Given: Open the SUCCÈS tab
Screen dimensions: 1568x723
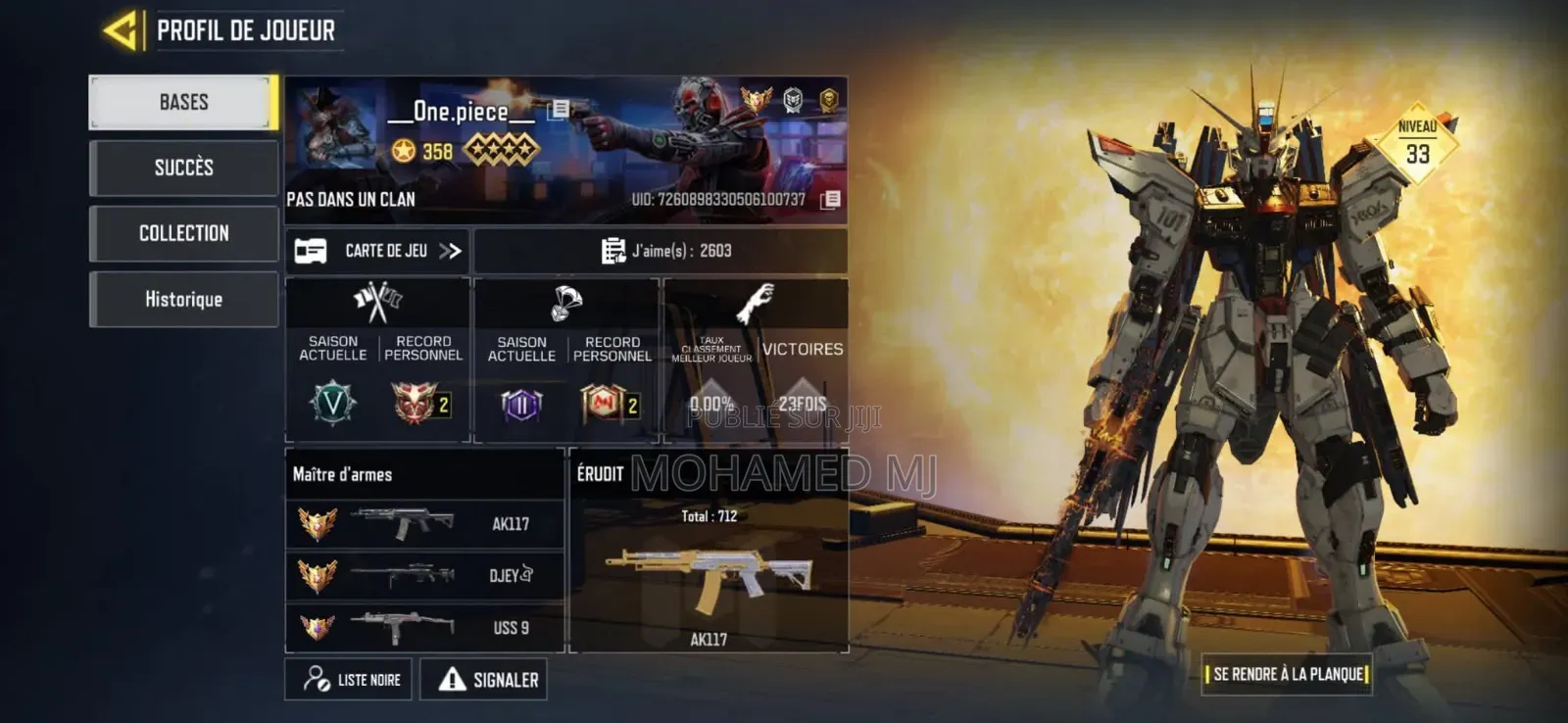Looking at the screenshot, I should pos(183,168).
